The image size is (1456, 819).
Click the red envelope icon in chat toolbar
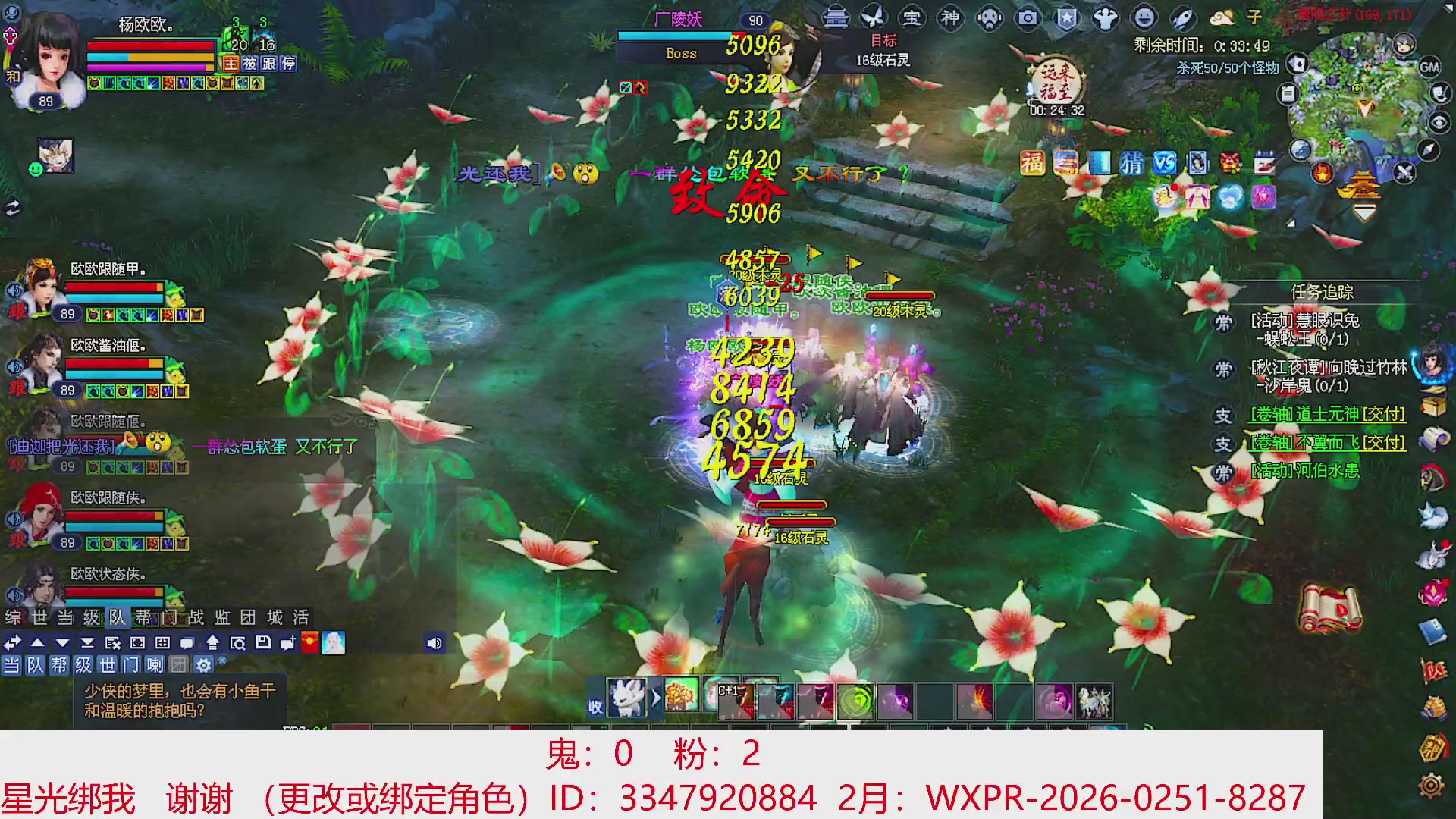(x=309, y=643)
